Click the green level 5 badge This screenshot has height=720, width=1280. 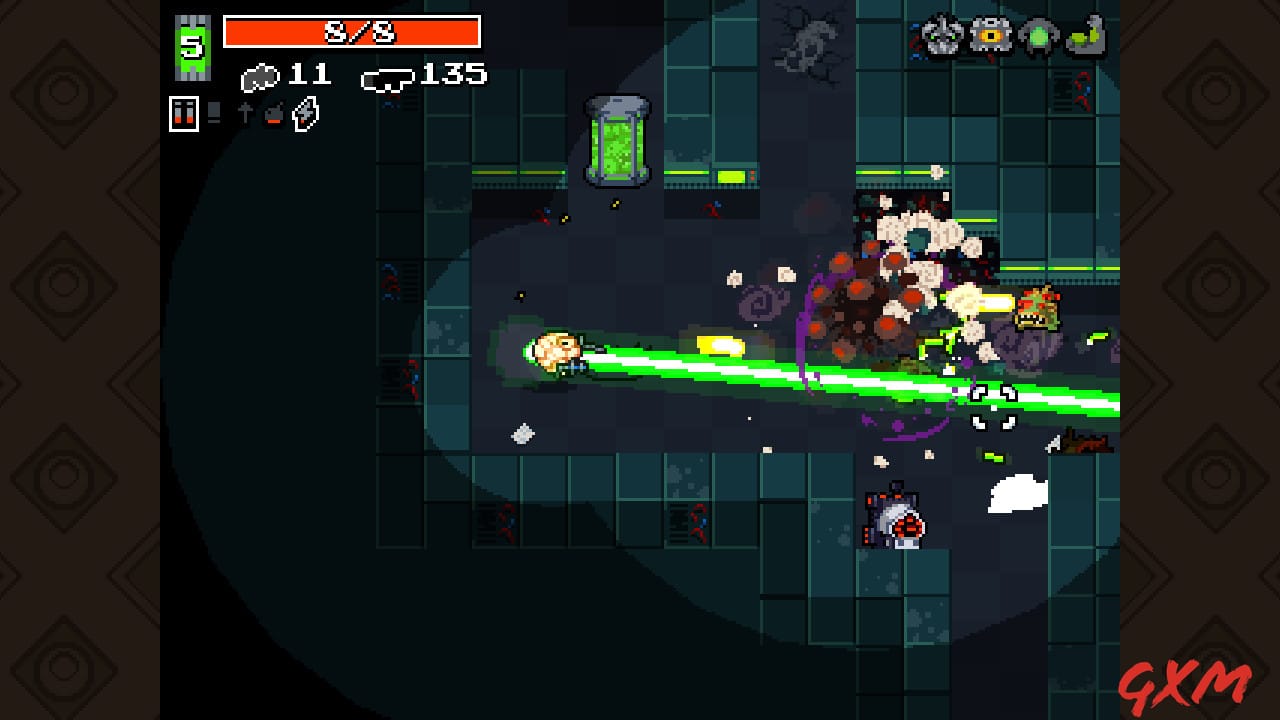190,40
